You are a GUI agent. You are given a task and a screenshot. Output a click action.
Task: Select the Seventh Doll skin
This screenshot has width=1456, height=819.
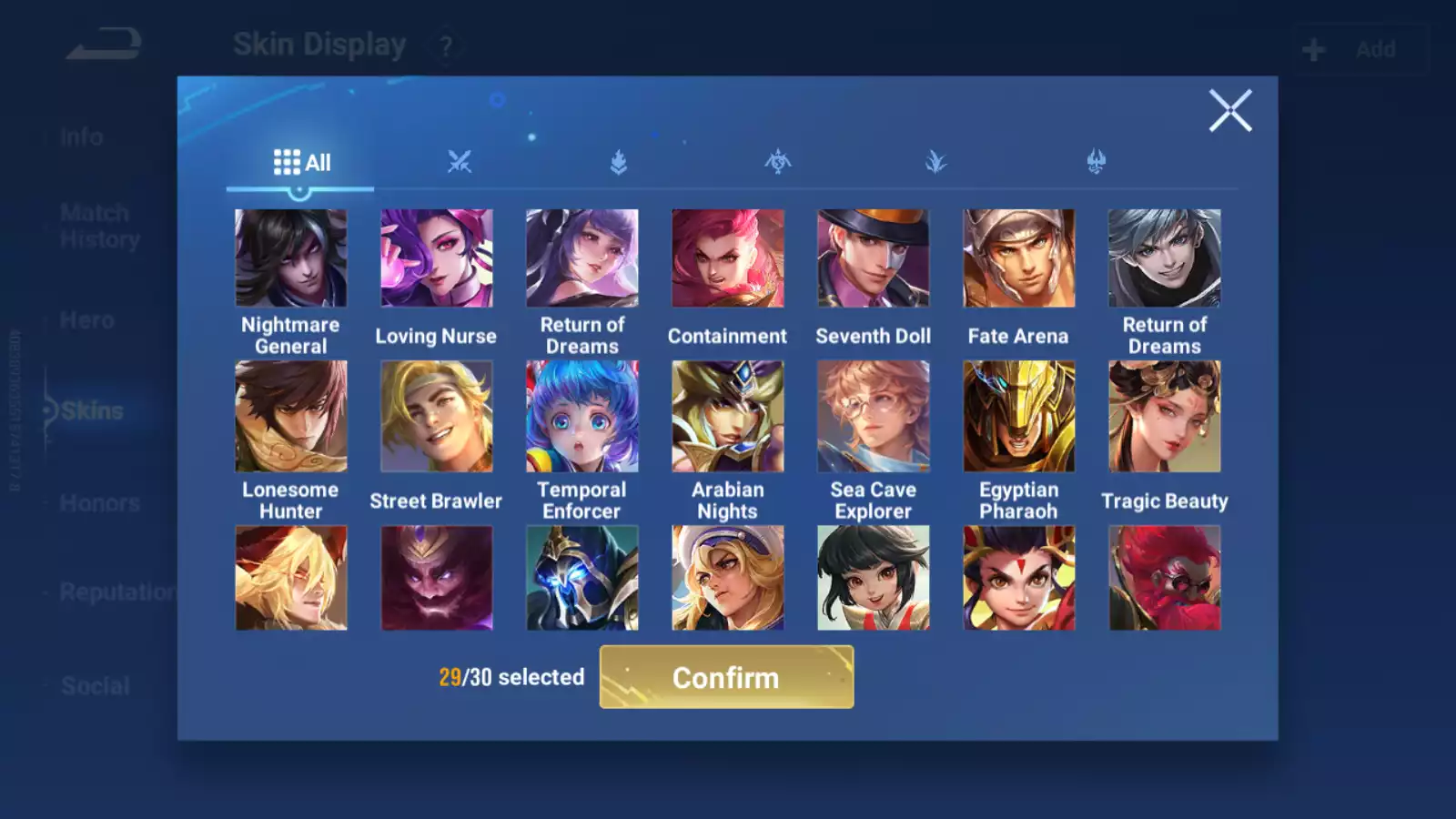(873, 259)
